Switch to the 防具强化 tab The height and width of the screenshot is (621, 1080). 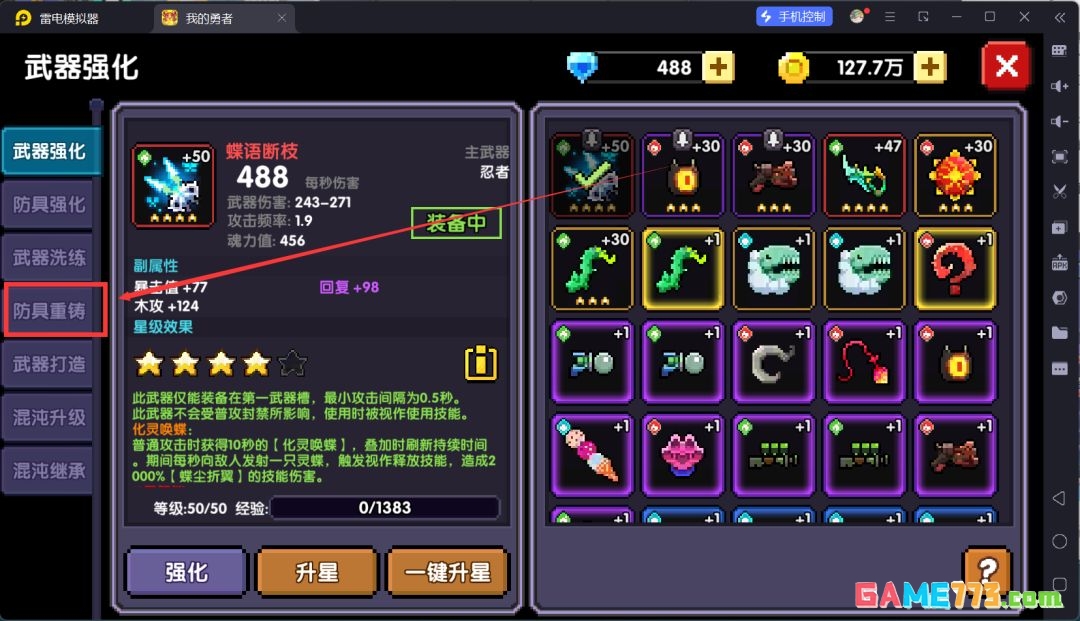48,205
